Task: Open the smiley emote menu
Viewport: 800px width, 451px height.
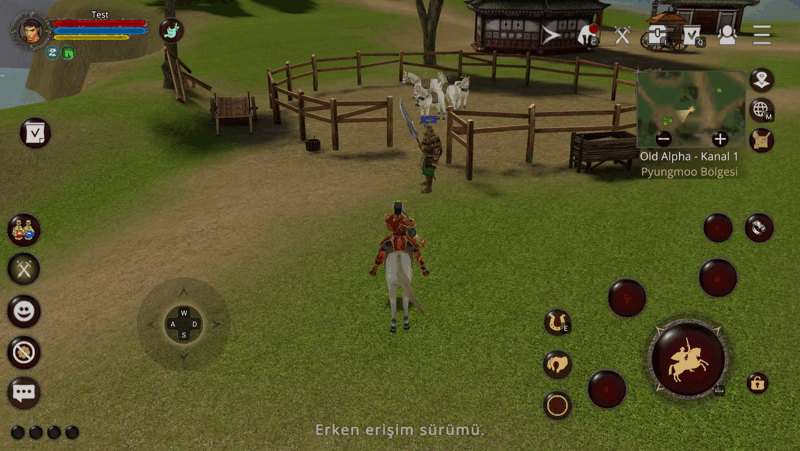Action: (24, 311)
